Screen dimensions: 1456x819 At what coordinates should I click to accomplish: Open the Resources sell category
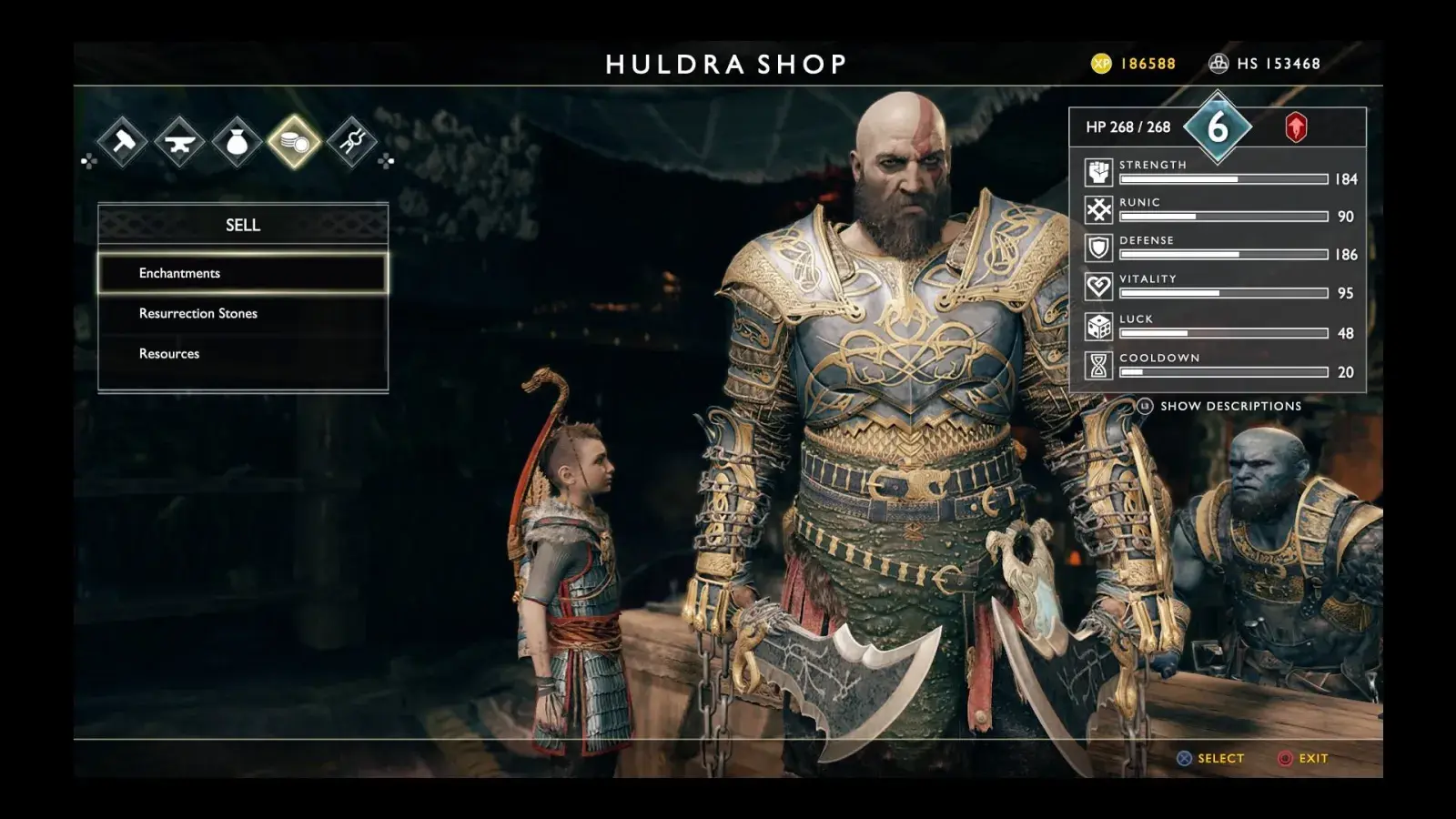pos(243,353)
